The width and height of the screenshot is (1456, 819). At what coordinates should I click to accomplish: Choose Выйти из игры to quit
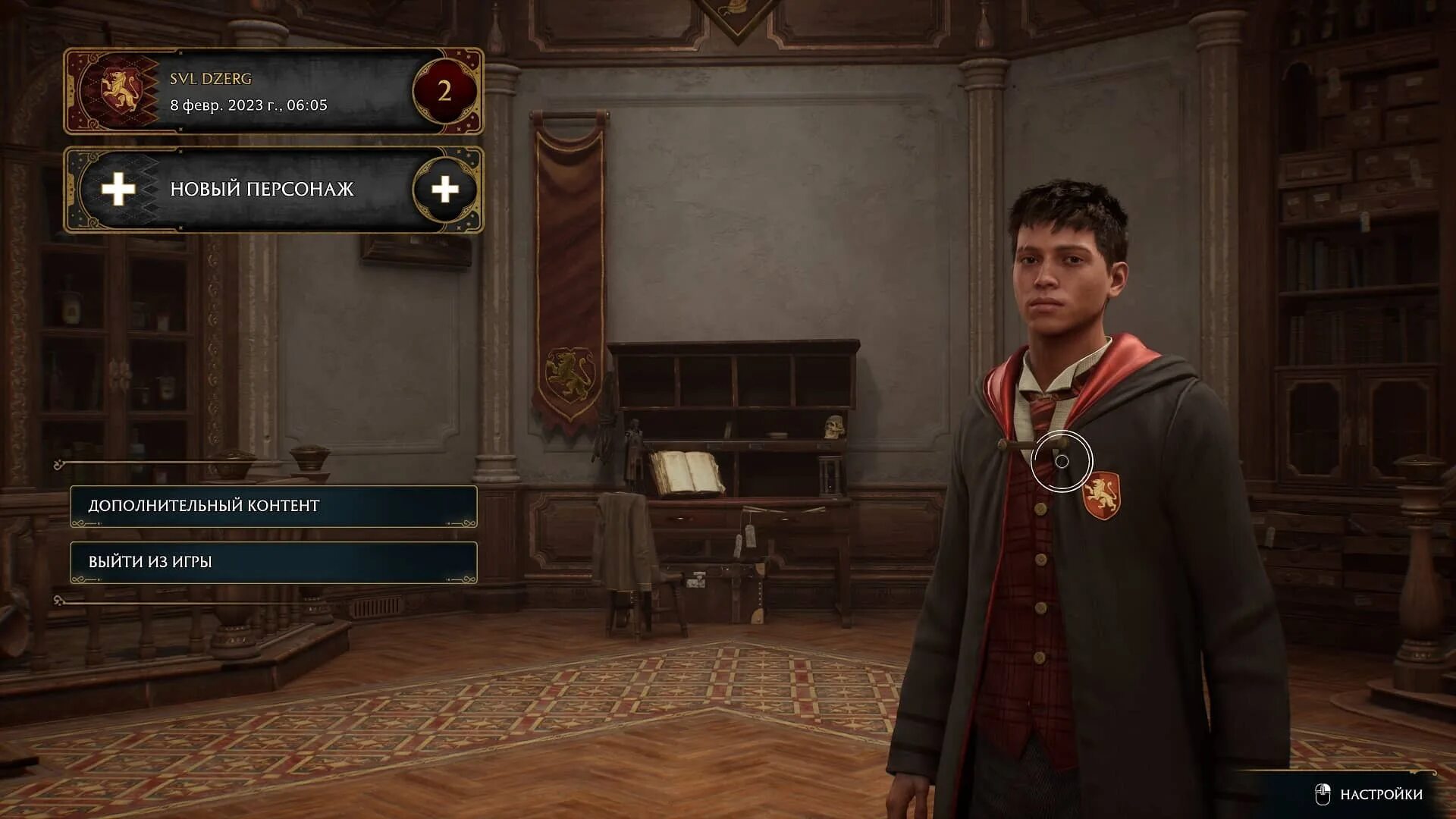273,562
